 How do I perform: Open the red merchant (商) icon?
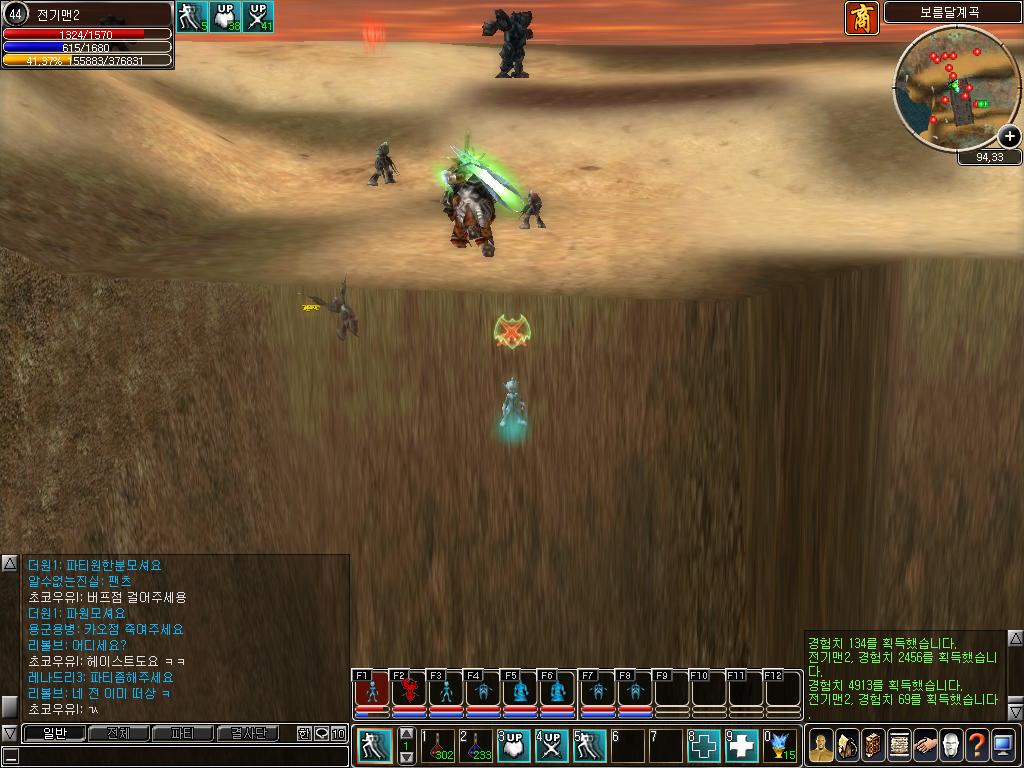pyautogui.click(x=861, y=18)
